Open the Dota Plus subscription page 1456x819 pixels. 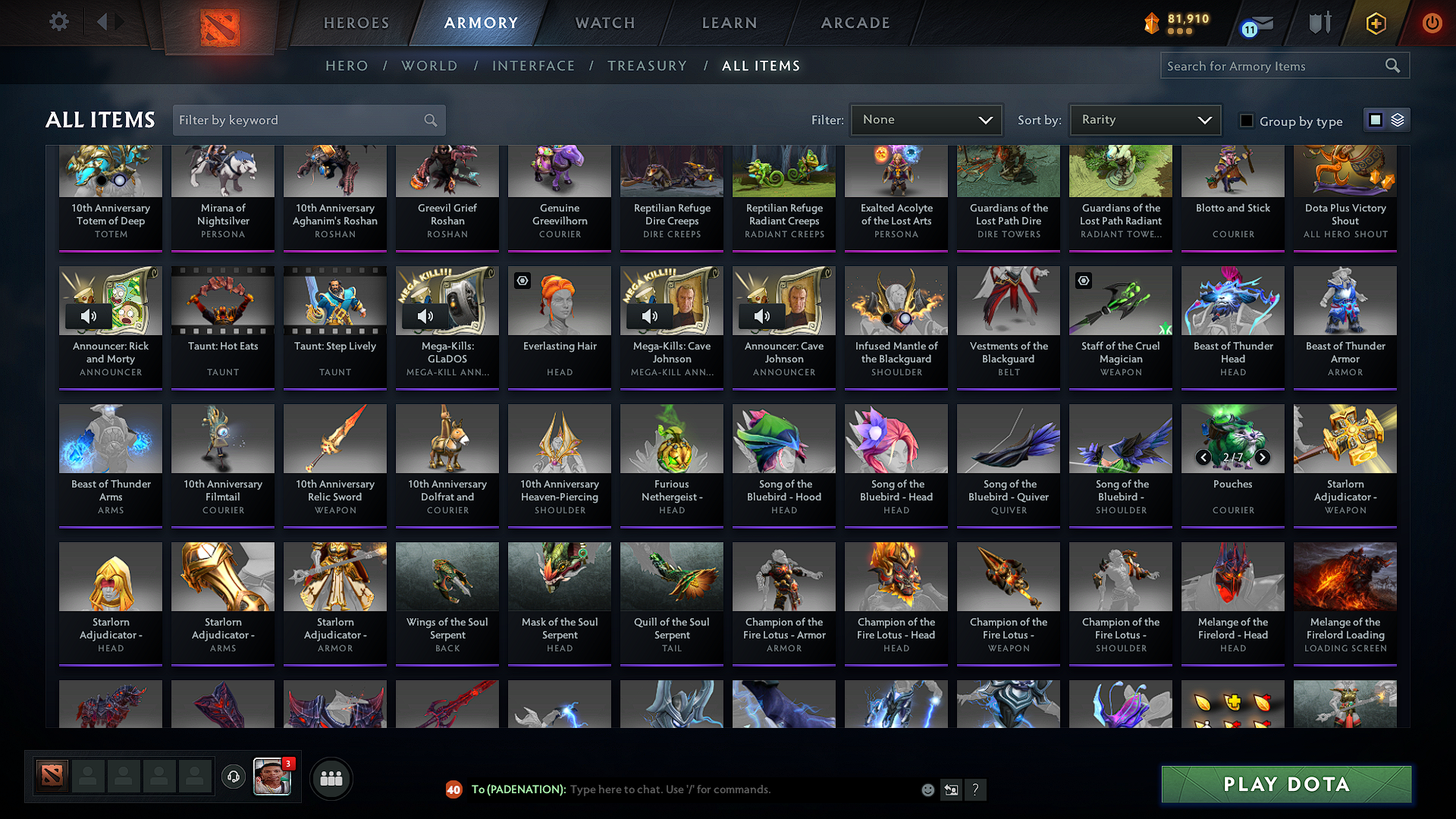point(1375,23)
